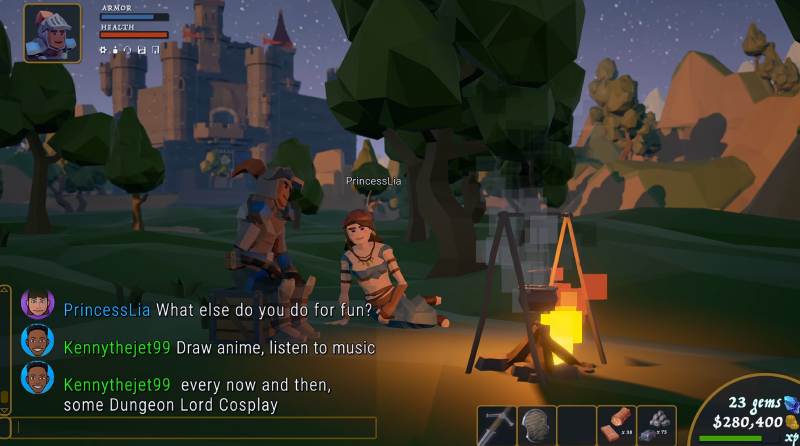Click the blue gems currency icon
This screenshot has height=446, width=800.
click(791, 403)
